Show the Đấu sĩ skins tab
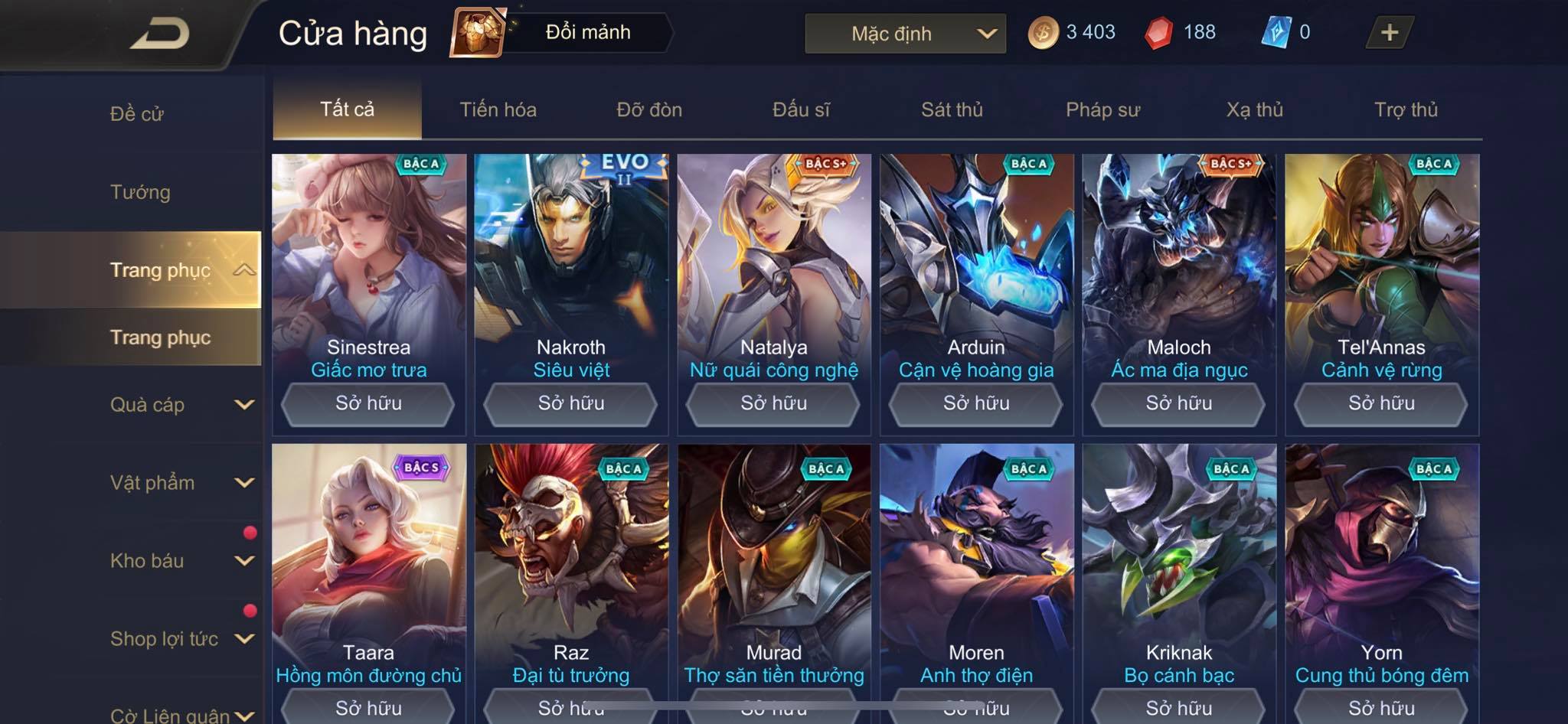 tap(801, 109)
